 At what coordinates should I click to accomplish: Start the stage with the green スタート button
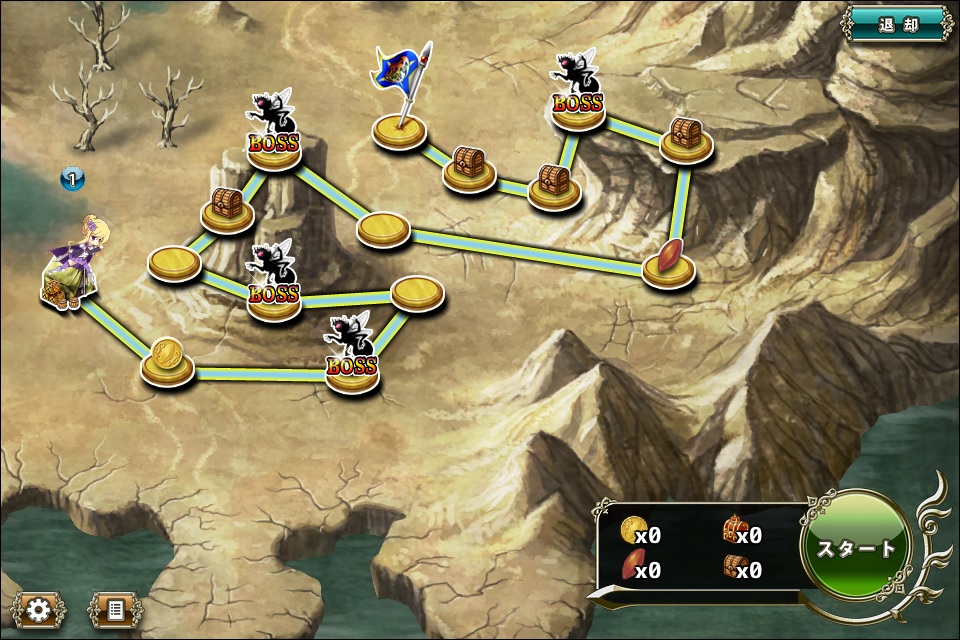point(856,548)
